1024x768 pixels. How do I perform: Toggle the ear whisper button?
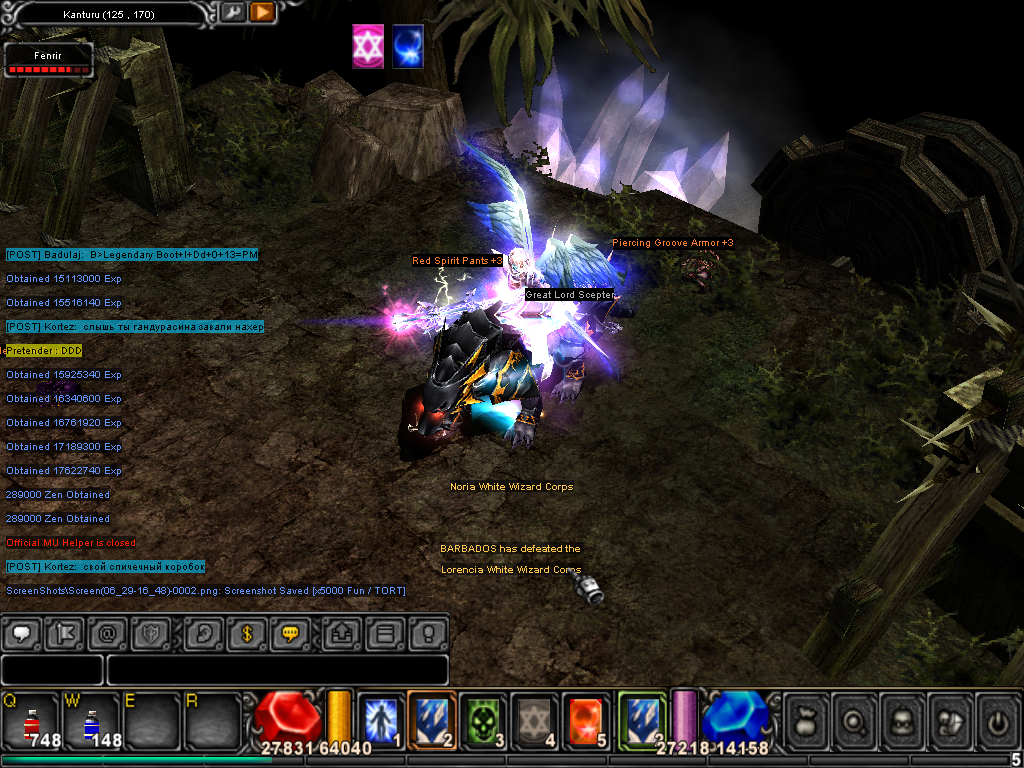click(203, 633)
